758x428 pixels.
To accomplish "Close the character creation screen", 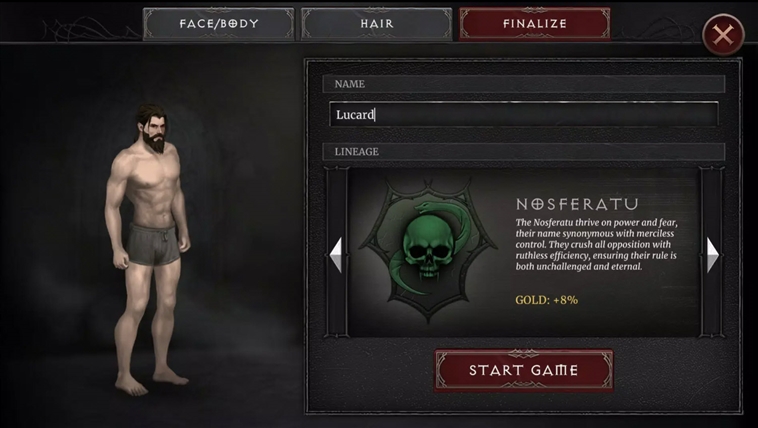I will tap(722, 36).
